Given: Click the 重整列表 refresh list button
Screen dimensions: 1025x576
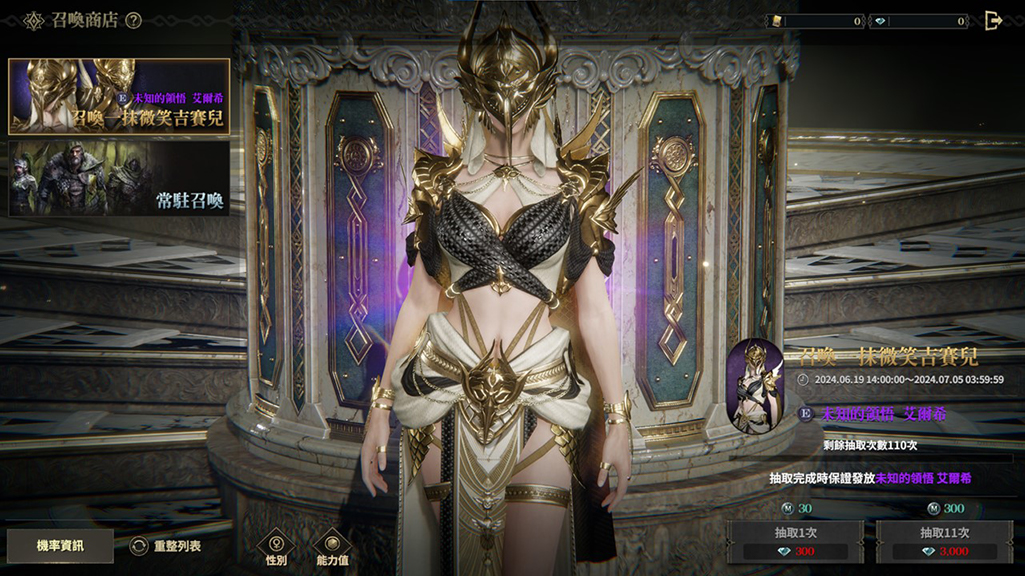Looking at the screenshot, I should [166, 546].
